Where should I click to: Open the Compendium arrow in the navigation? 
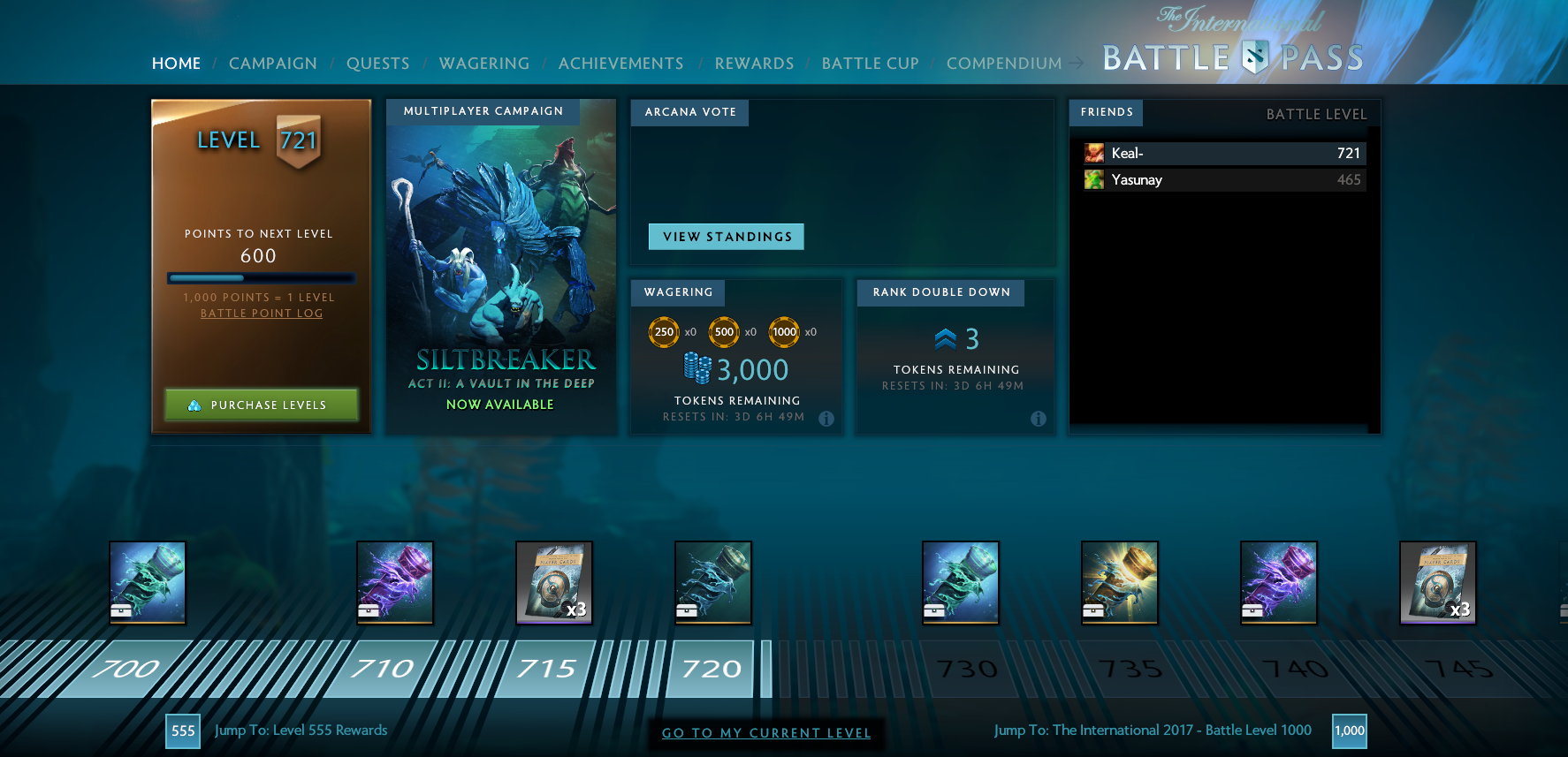(1077, 63)
